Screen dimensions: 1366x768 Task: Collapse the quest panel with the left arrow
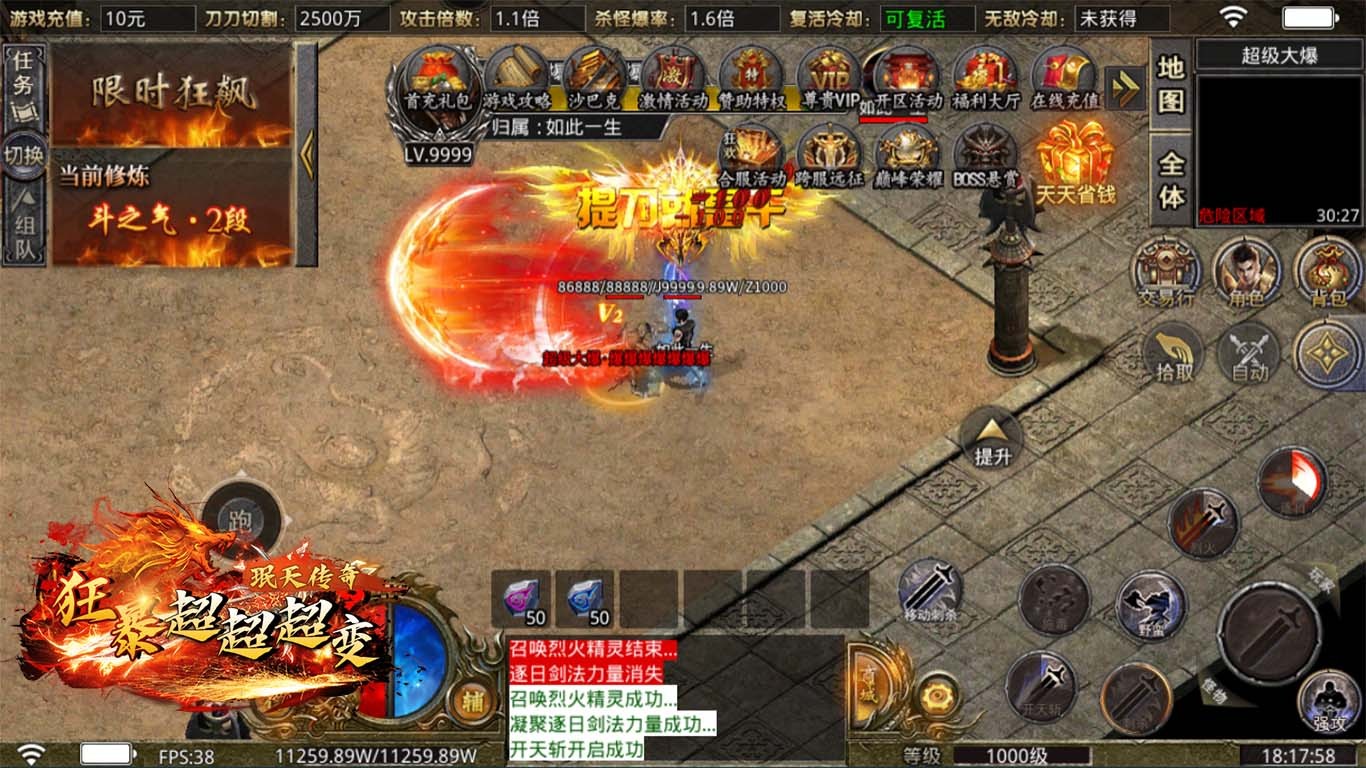click(307, 155)
